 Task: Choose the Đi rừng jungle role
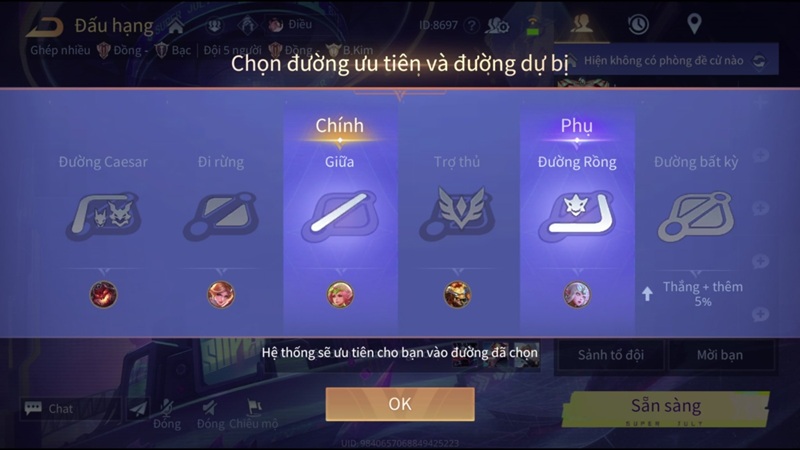click(221, 216)
